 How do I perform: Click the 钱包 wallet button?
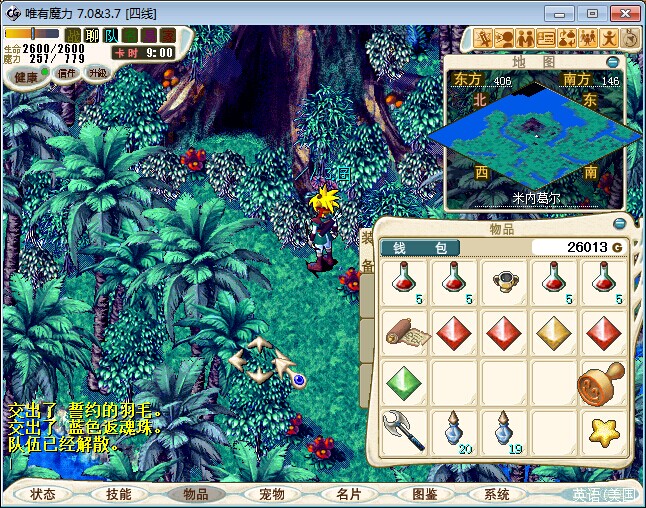point(419,247)
